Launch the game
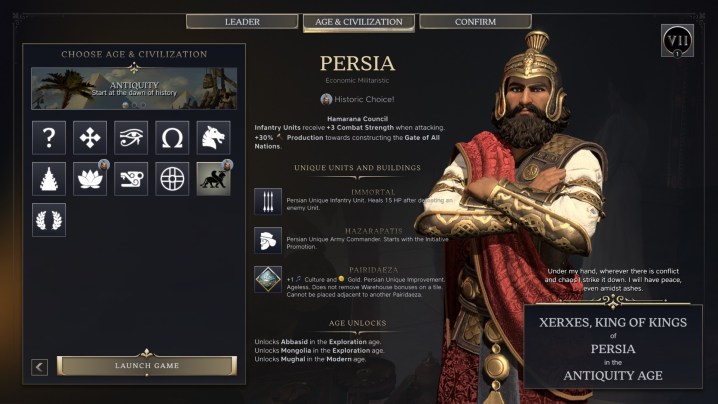This screenshot has width=718, height=404. pos(146,366)
